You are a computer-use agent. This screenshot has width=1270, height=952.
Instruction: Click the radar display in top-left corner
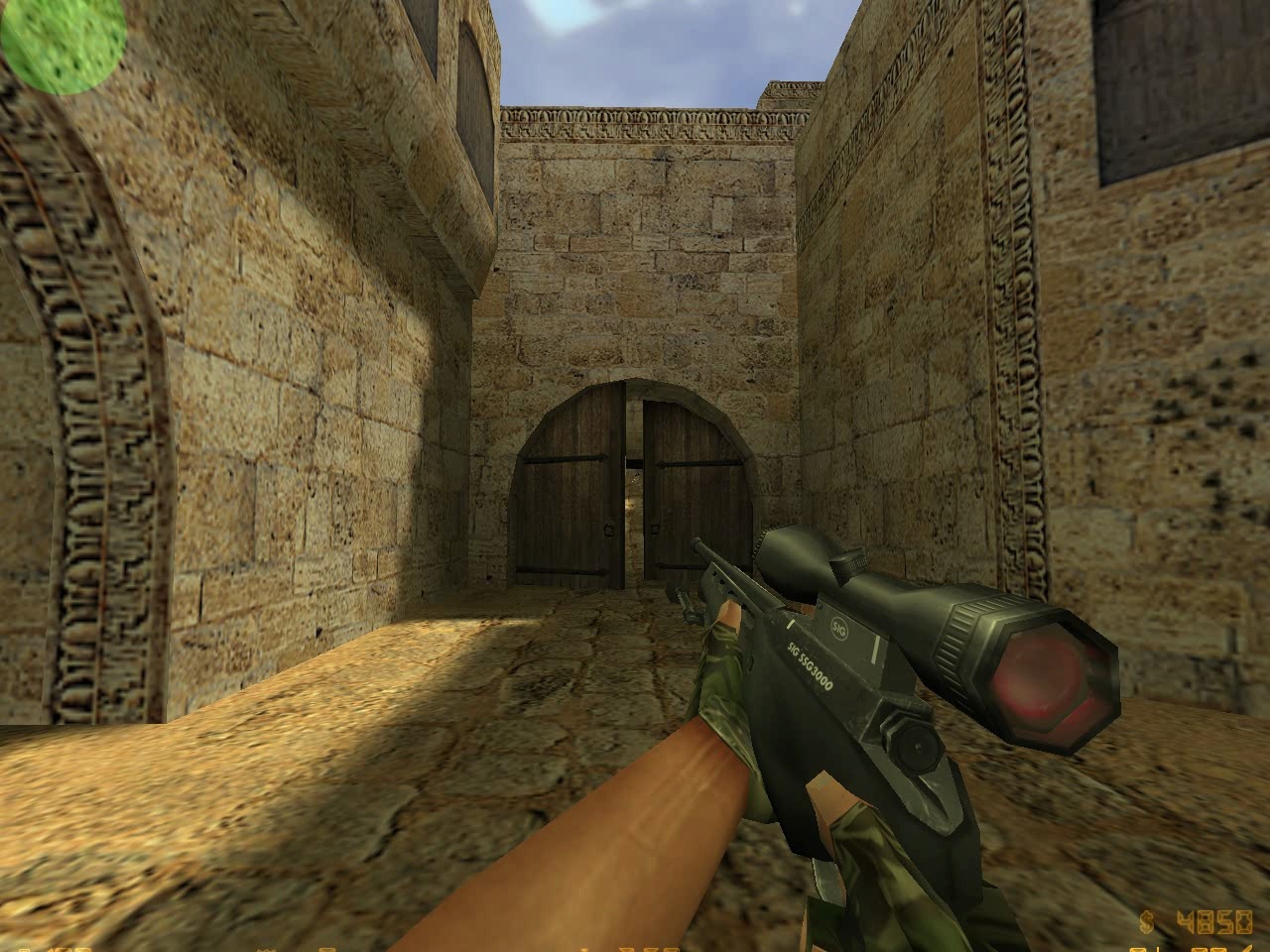coord(57,45)
